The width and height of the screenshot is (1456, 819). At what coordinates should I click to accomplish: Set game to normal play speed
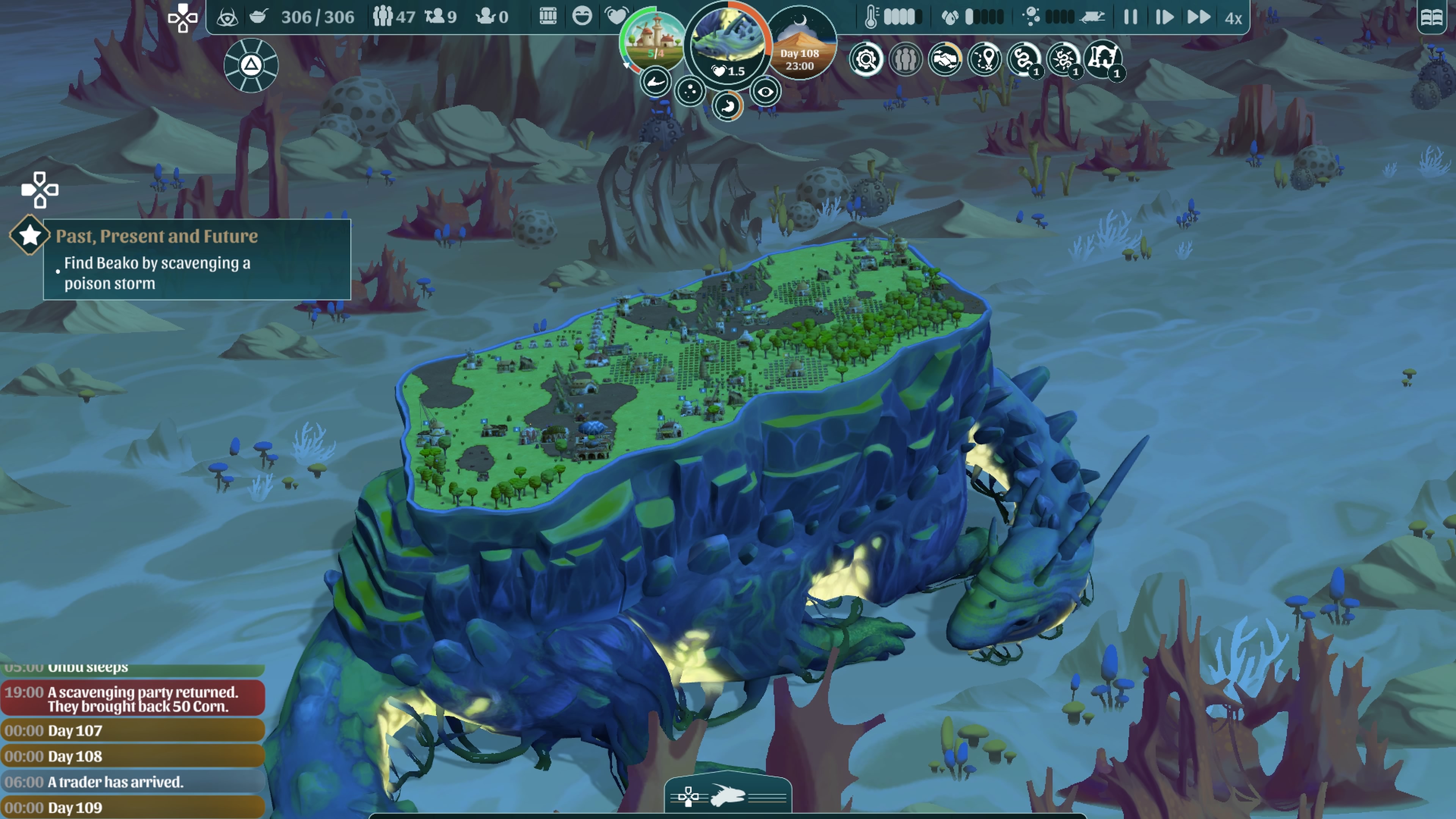[x=1163, y=17]
